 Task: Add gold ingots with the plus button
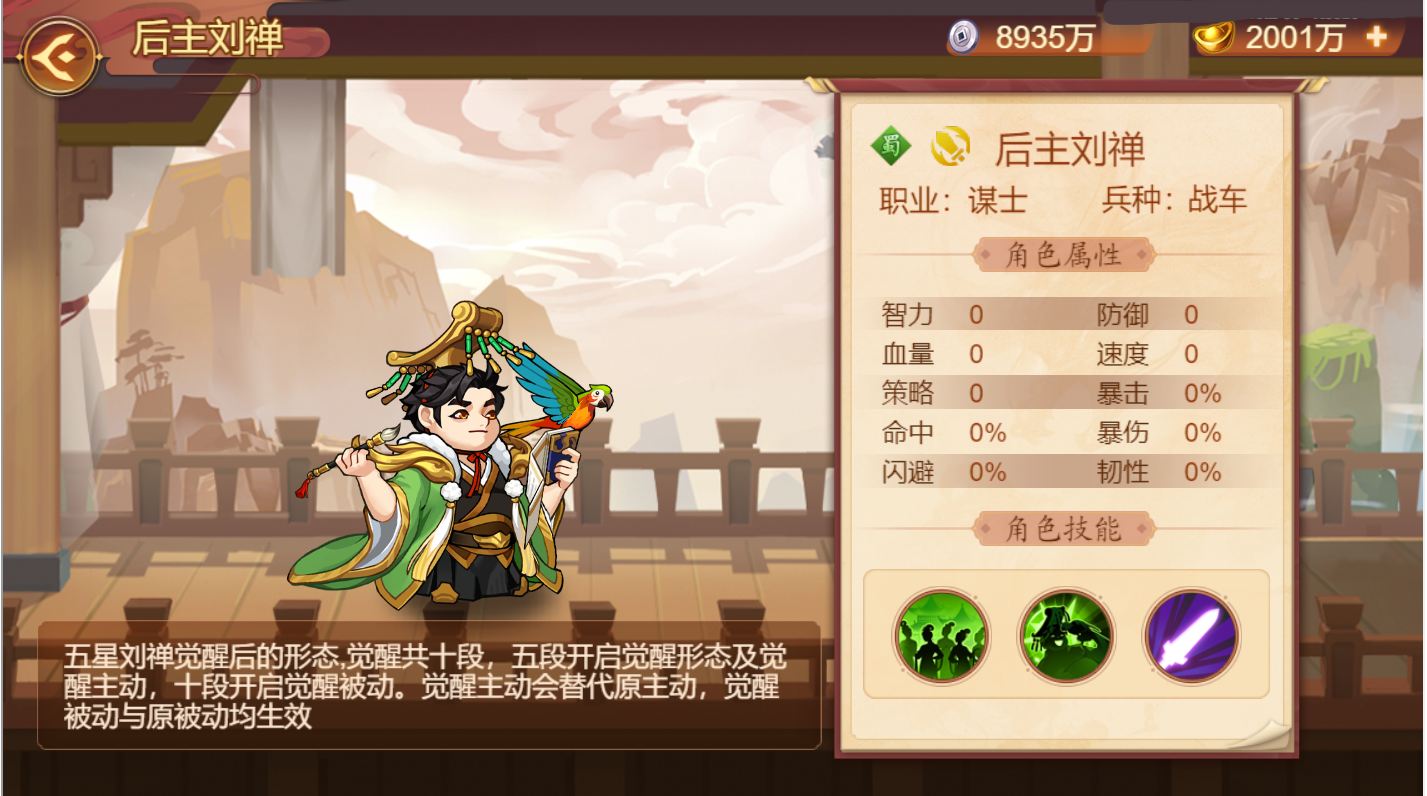(1376, 37)
